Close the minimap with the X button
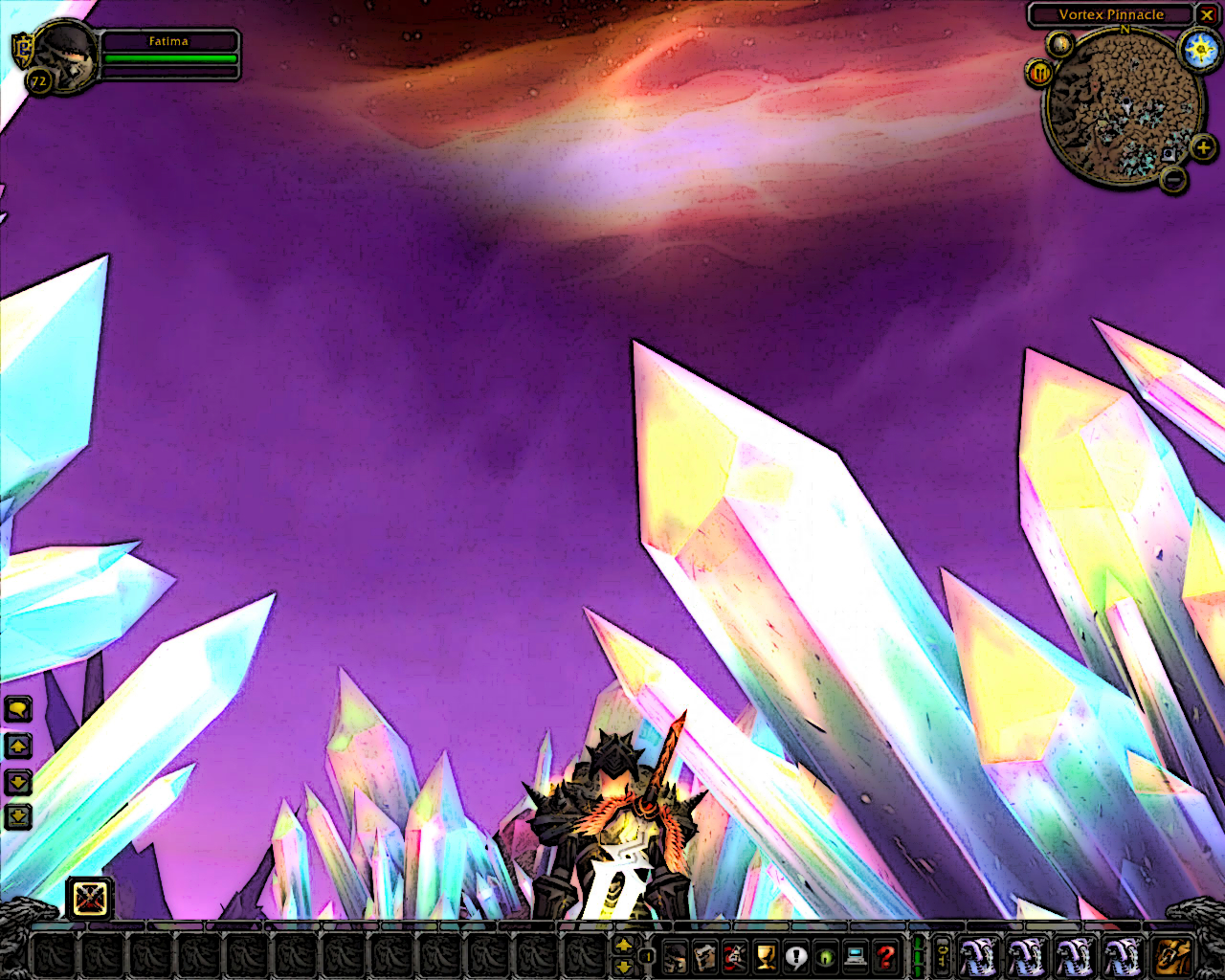This screenshot has height=980, width=1225. tap(1207, 15)
